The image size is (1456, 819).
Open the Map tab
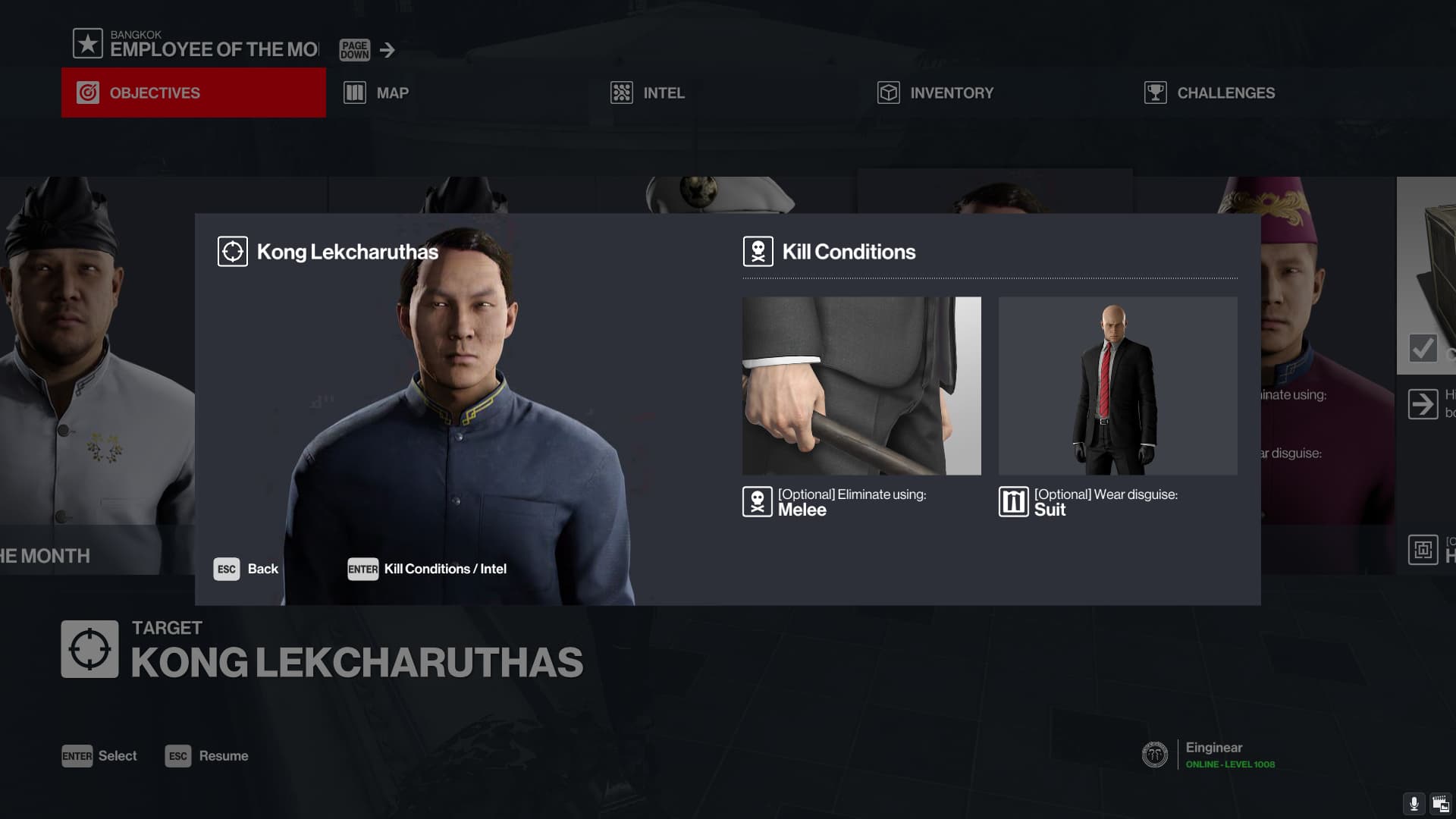click(377, 93)
